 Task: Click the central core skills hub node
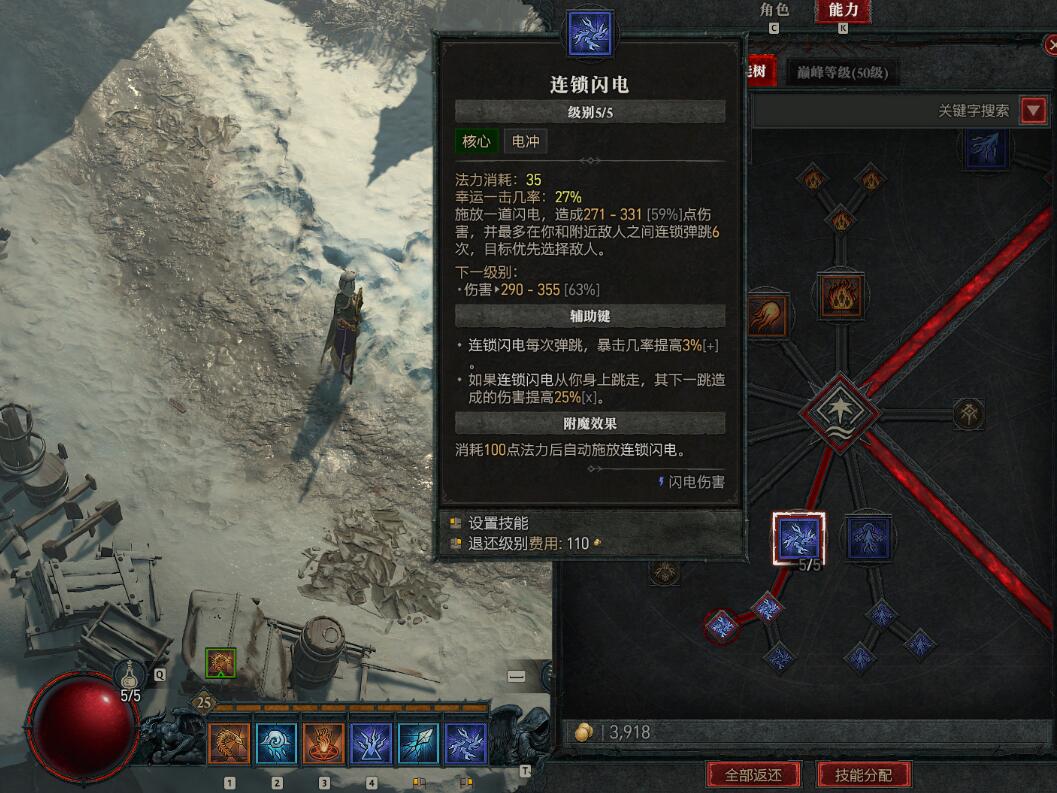(839, 411)
